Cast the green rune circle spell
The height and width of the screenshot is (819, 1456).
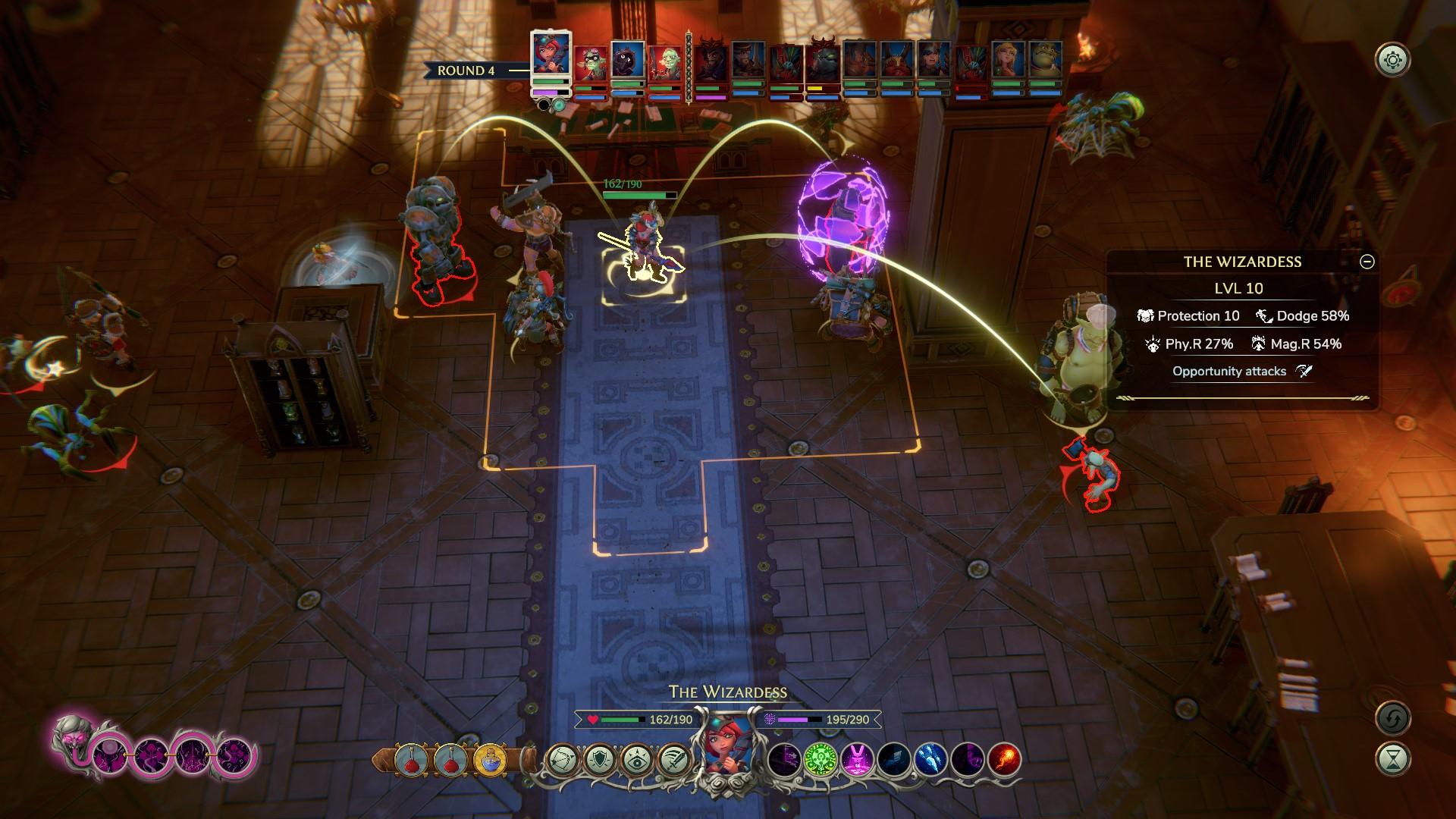[x=820, y=759]
